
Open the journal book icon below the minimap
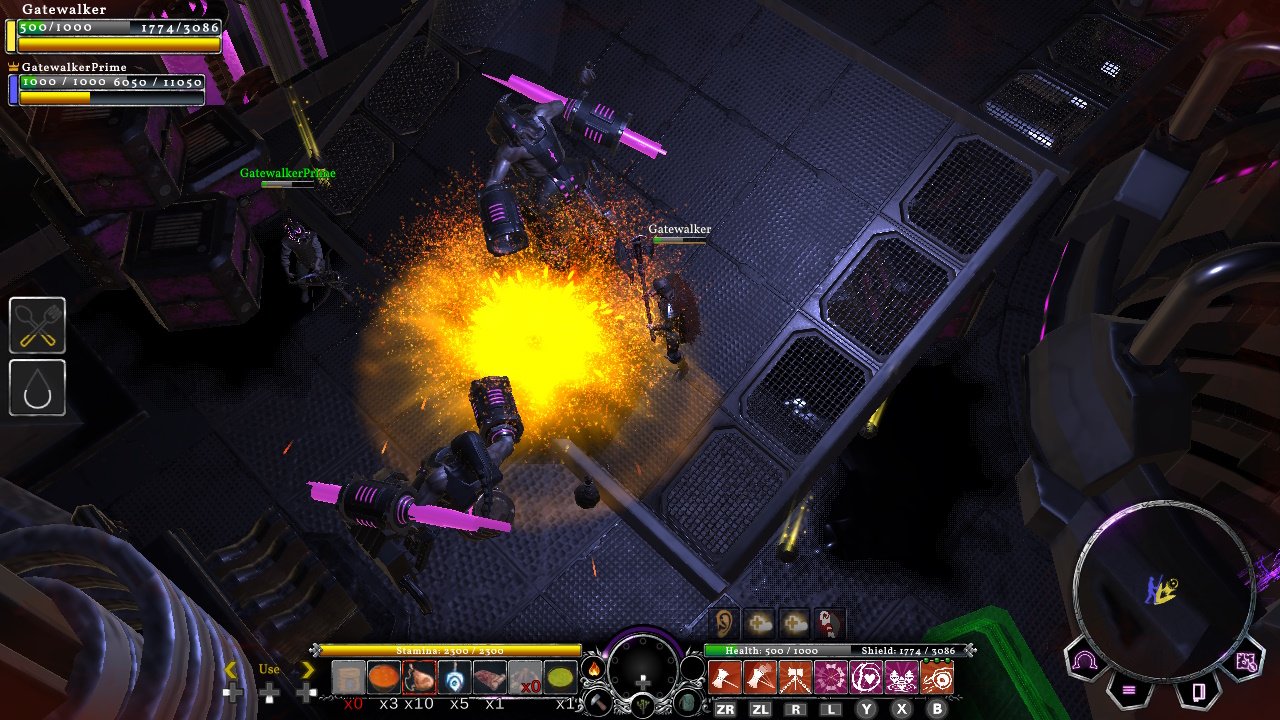pos(1199,691)
